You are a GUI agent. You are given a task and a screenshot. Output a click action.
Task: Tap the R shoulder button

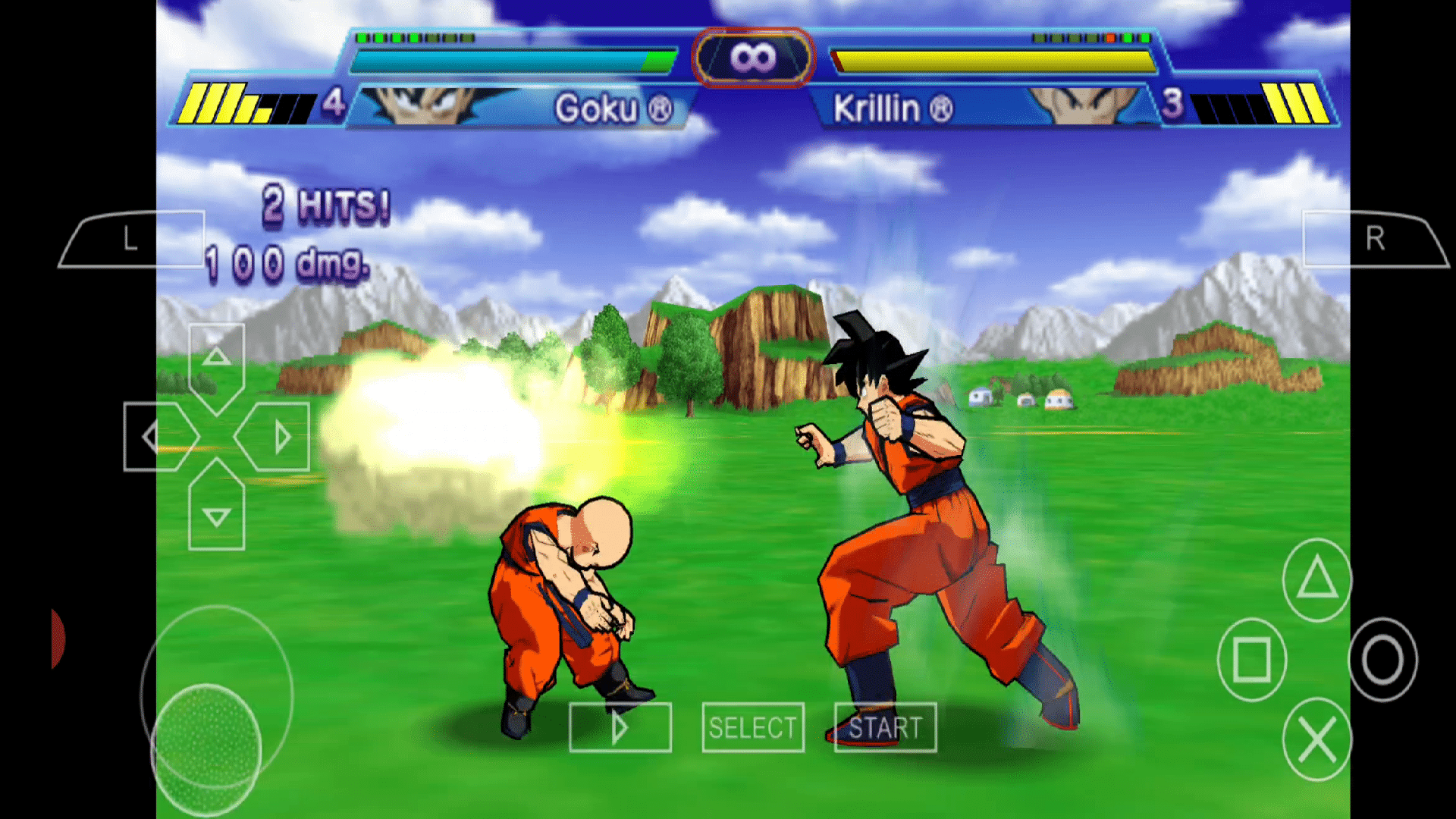point(1374,240)
